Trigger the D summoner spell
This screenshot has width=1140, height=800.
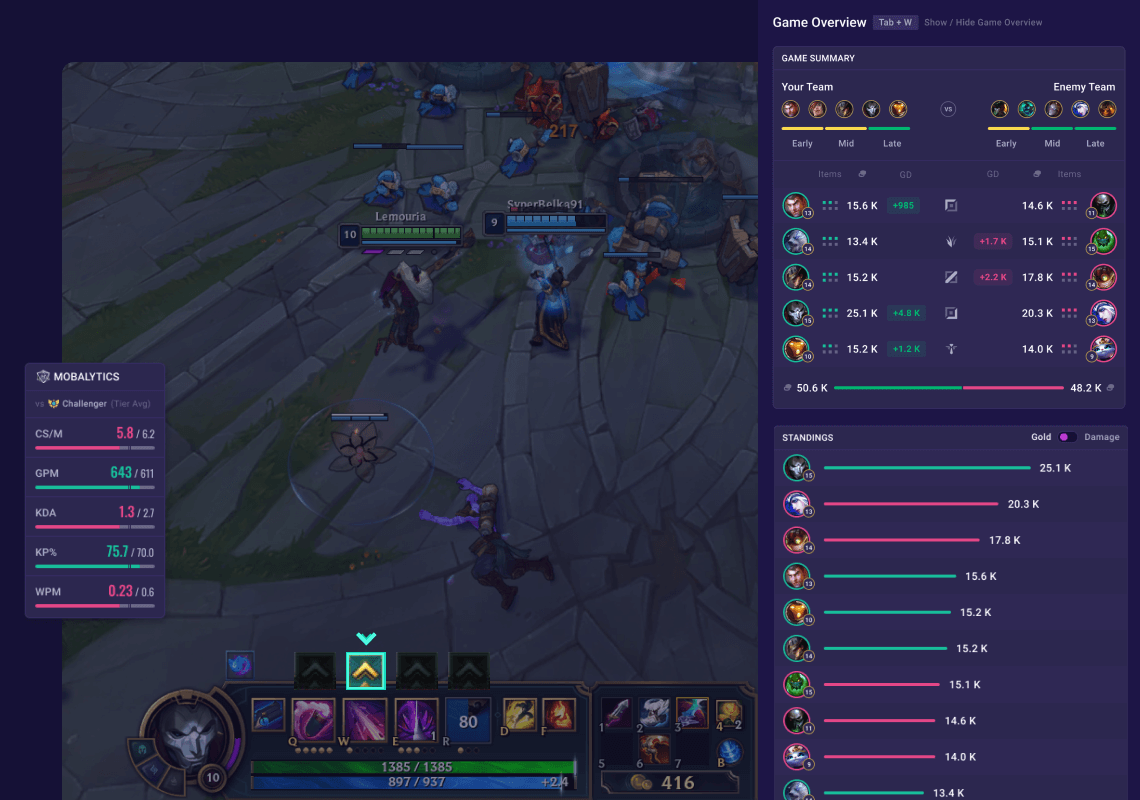tap(520, 714)
